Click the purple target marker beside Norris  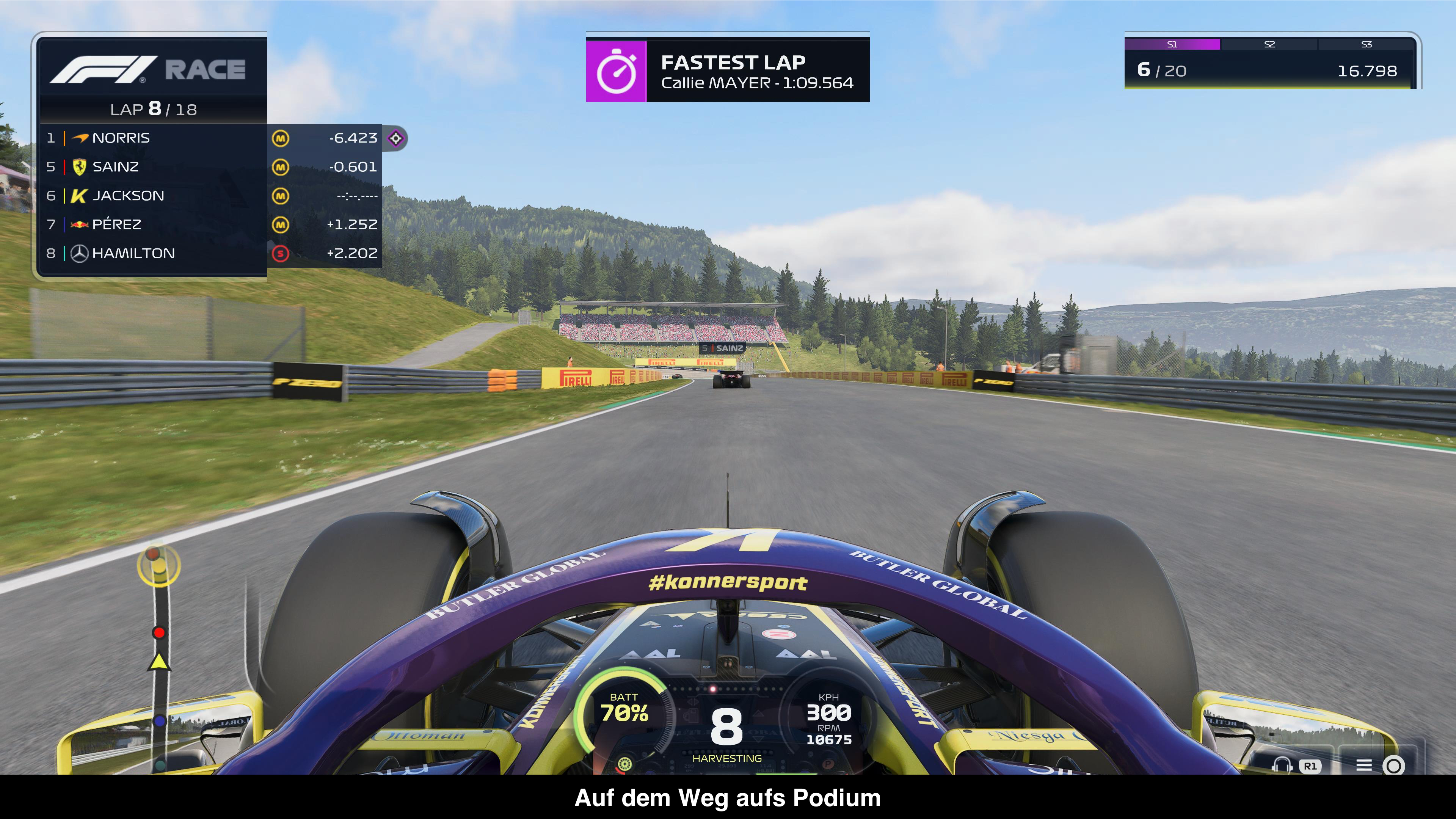pos(395,138)
